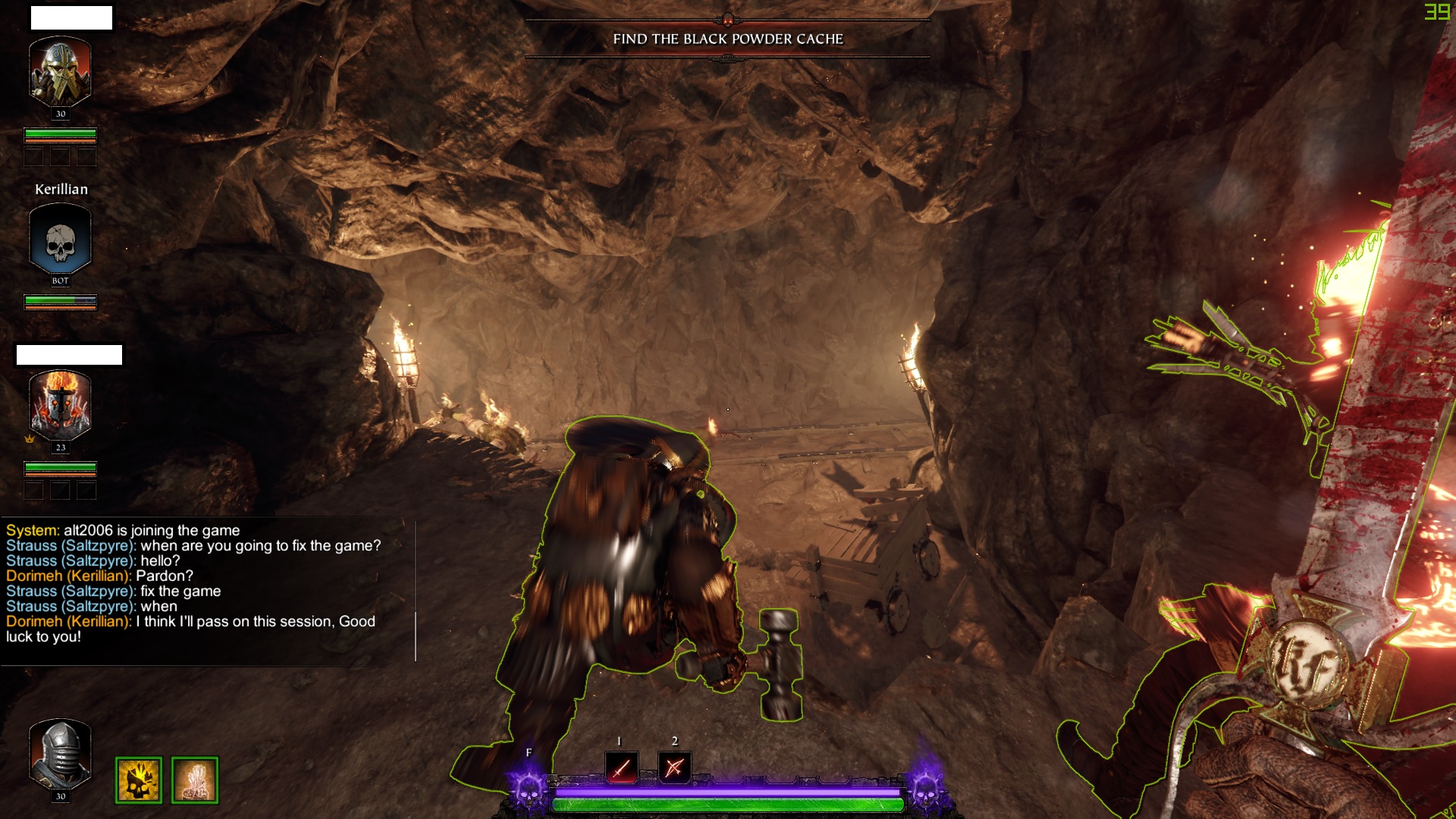Screen dimensions: 1456x819
Task: Click the objective tracker about the black powder cache
Action: pos(727,39)
